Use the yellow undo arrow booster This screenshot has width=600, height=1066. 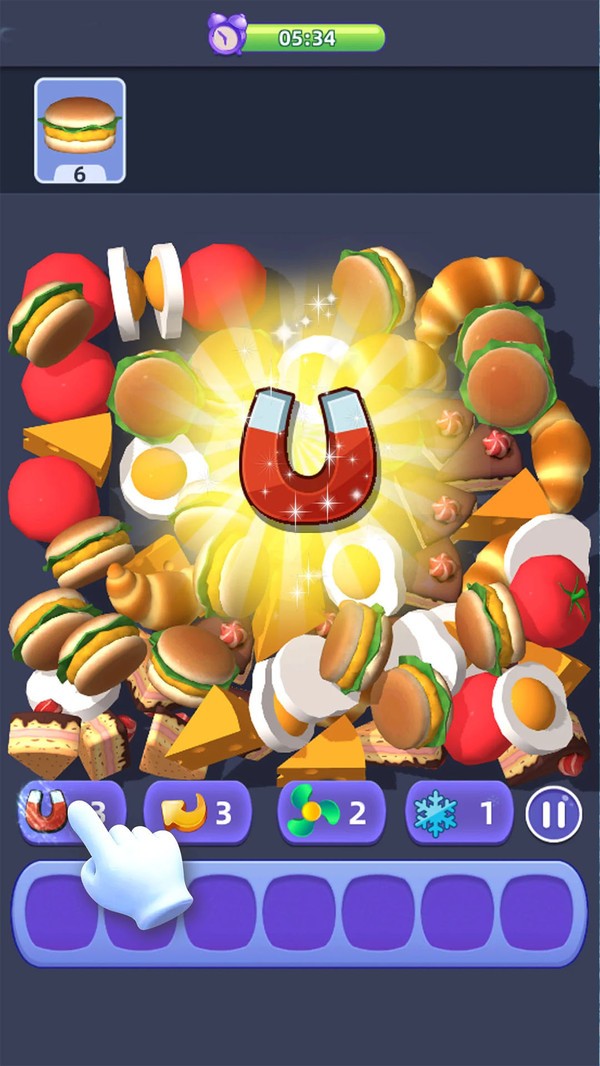point(197,812)
